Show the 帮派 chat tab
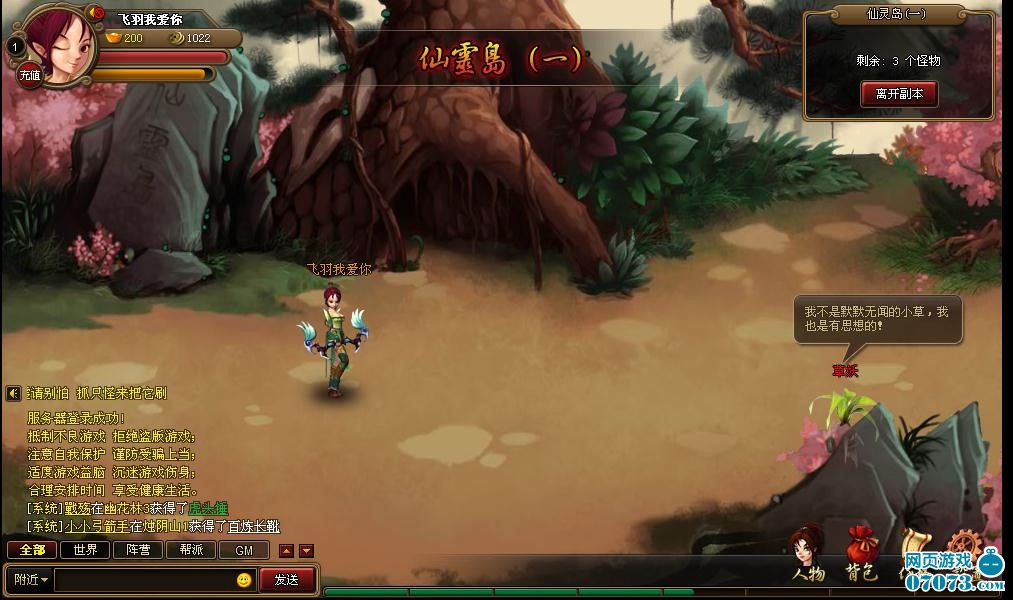 point(191,550)
